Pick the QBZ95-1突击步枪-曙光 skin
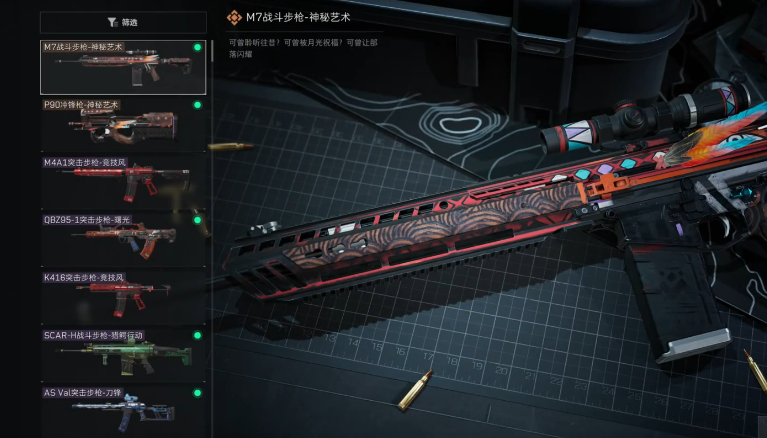The width and height of the screenshot is (767, 438). 123,238
